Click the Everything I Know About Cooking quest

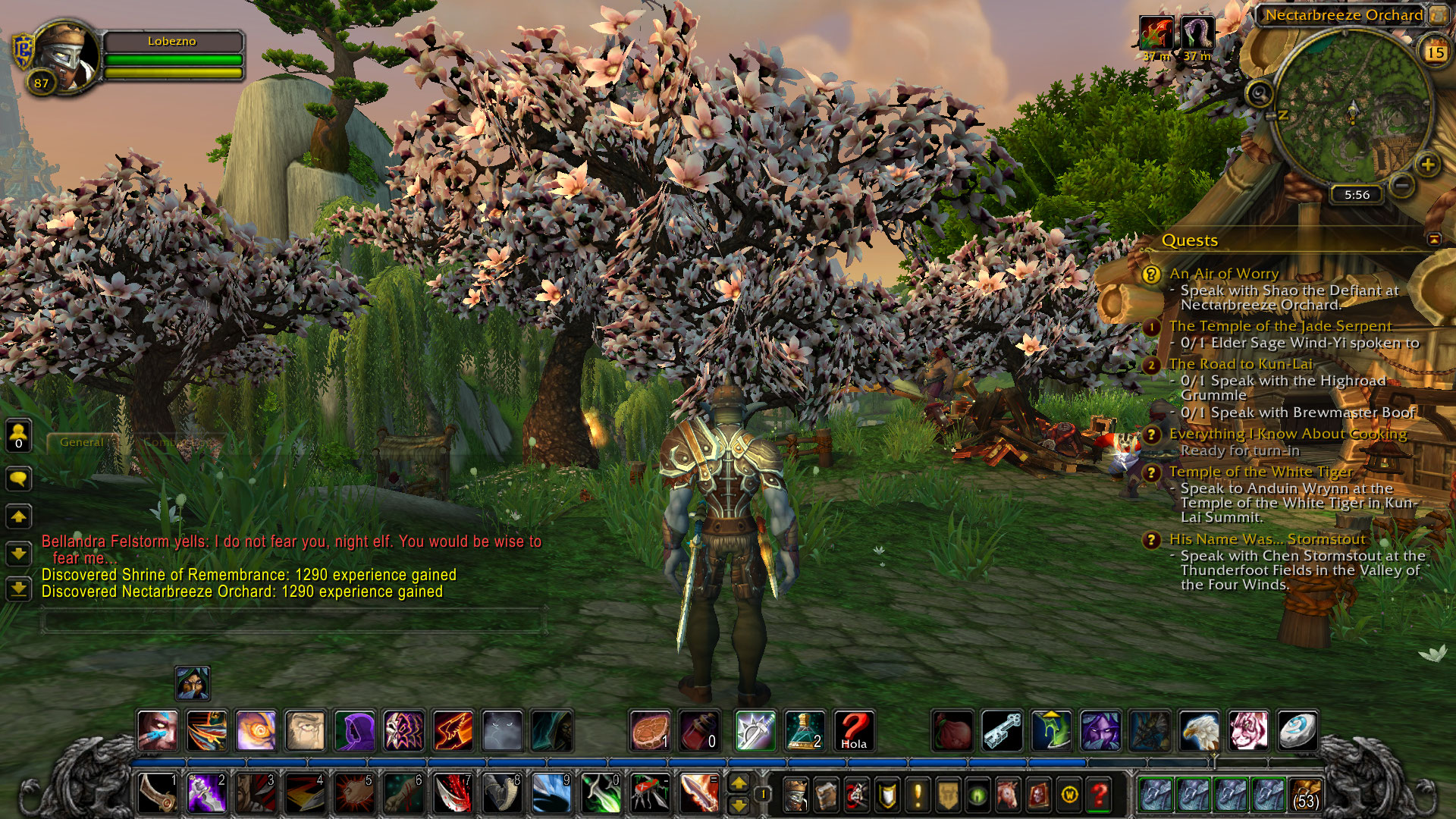[x=1288, y=434]
